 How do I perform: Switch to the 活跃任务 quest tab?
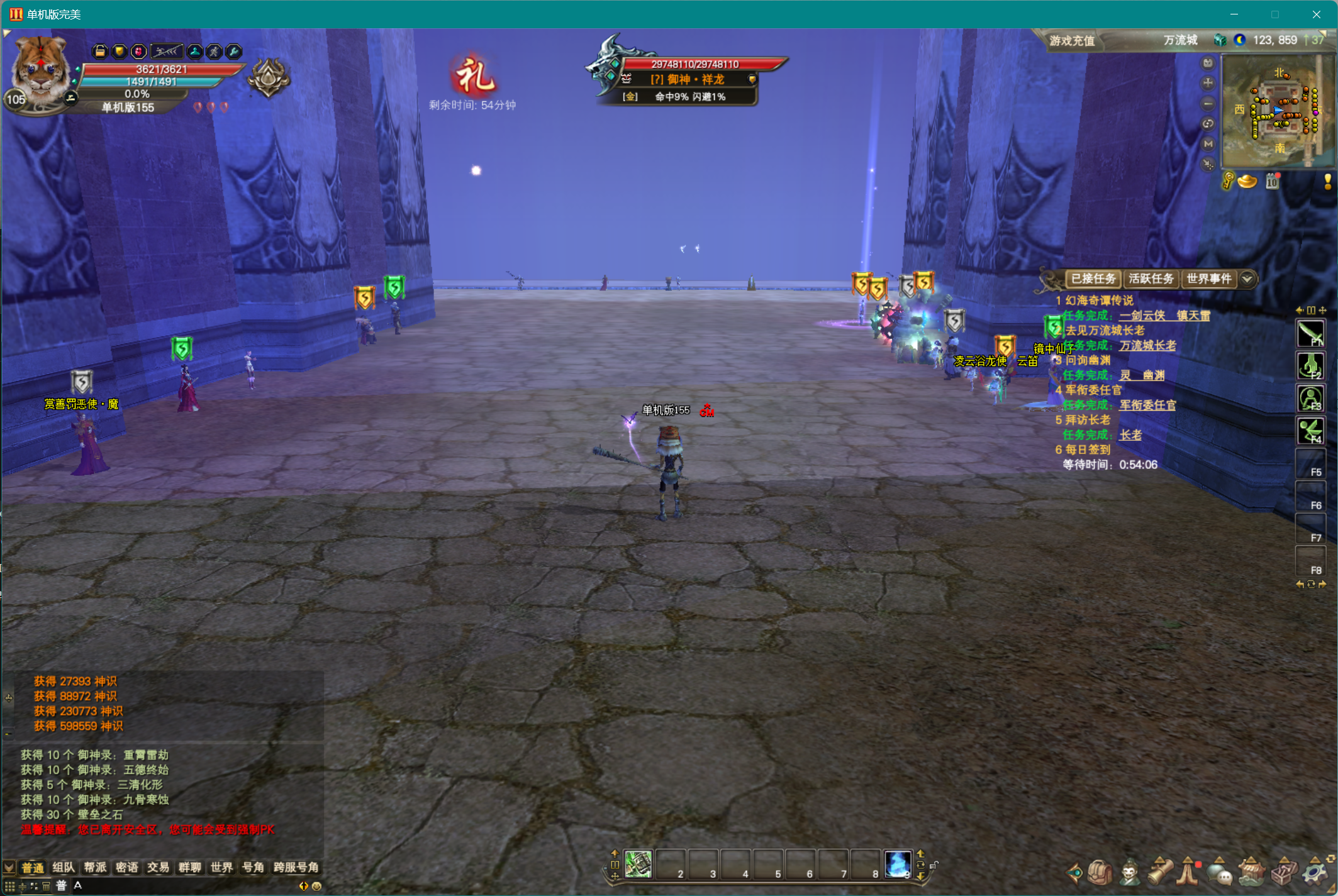(x=1151, y=279)
